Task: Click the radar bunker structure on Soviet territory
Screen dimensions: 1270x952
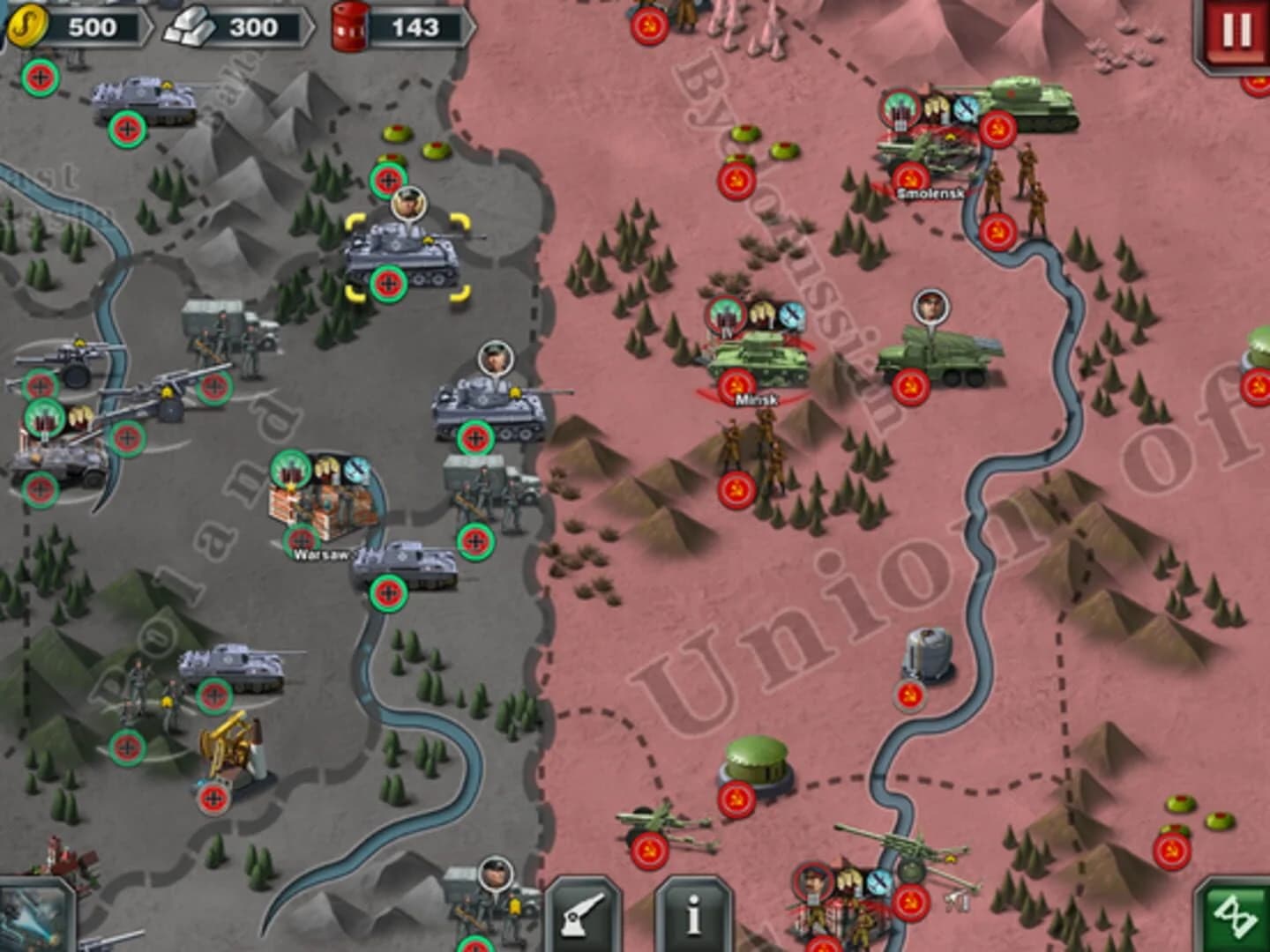Action: [924, 652]
